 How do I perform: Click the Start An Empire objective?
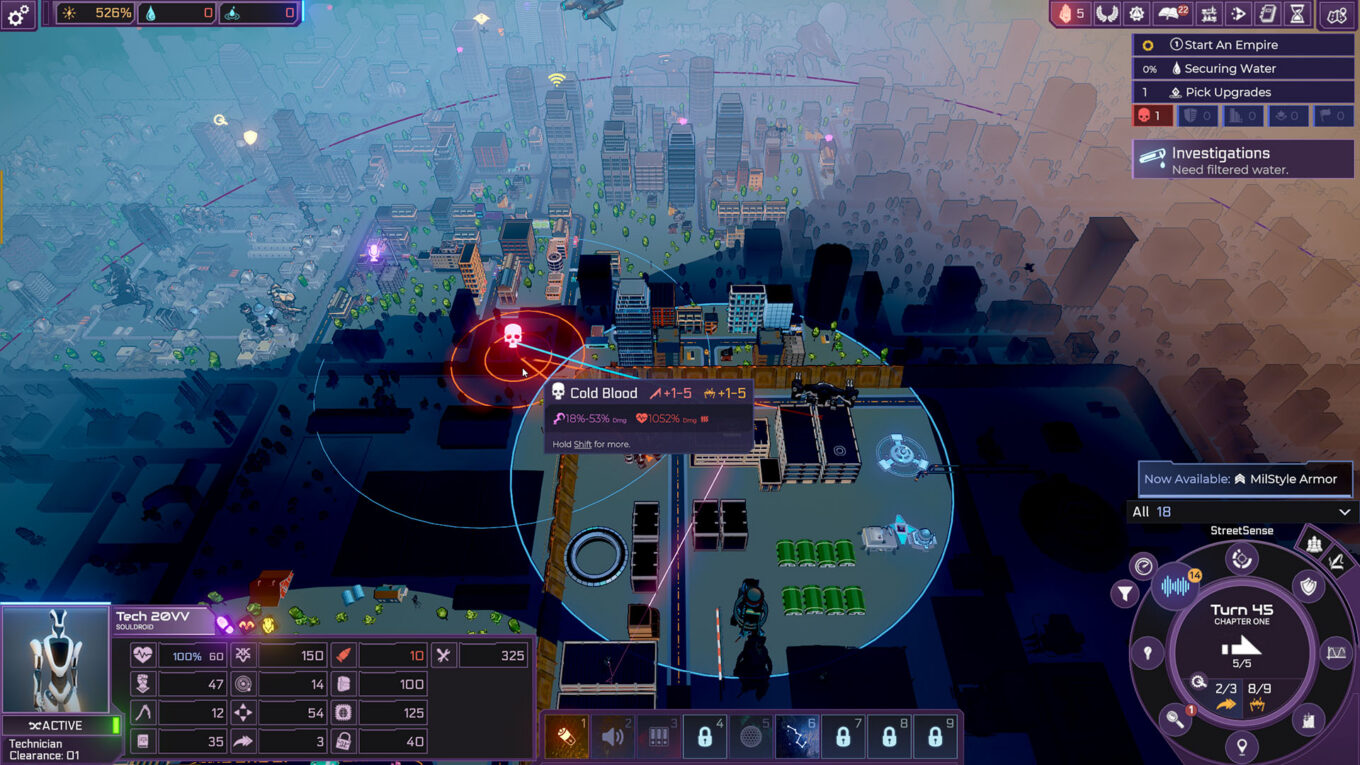[x=1243, y=44]
